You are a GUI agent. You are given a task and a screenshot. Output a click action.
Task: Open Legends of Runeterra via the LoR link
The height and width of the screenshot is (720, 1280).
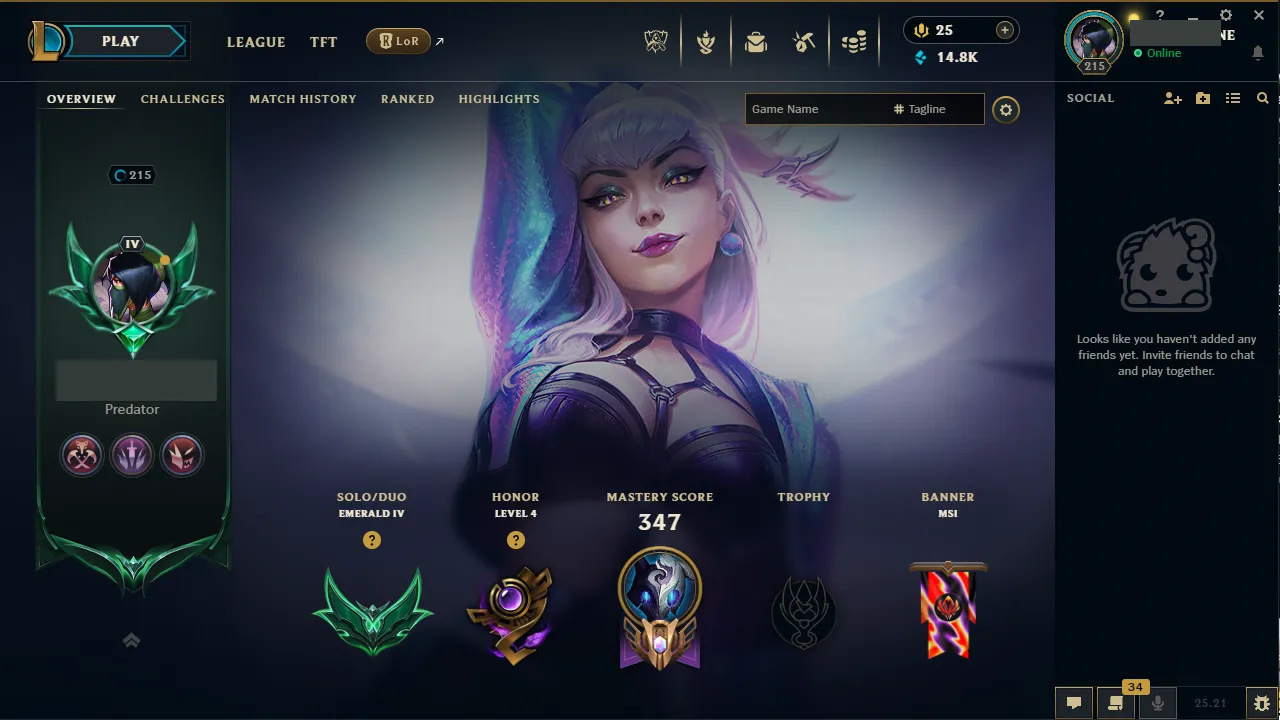tap(400, 41)
